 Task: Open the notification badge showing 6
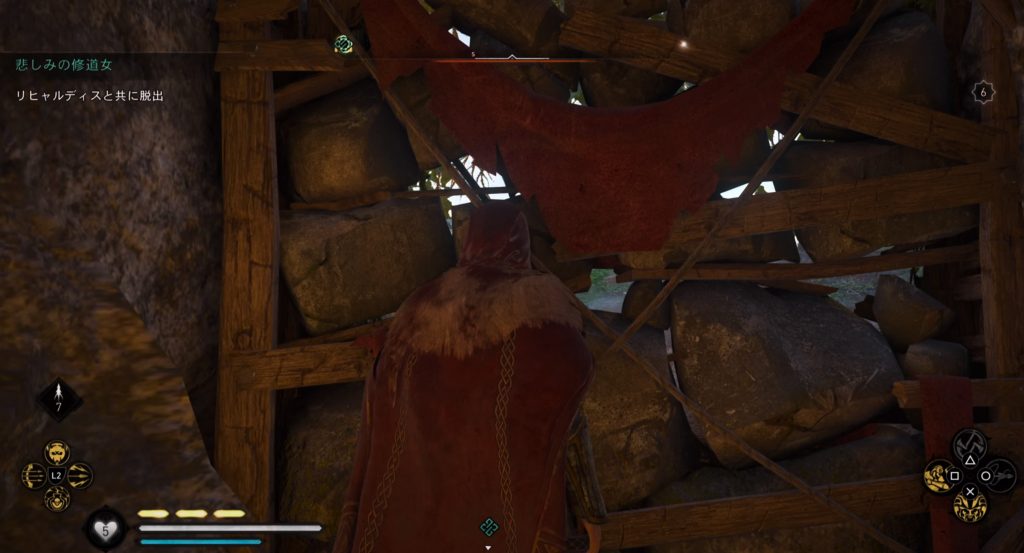click(x=983, y=91)
